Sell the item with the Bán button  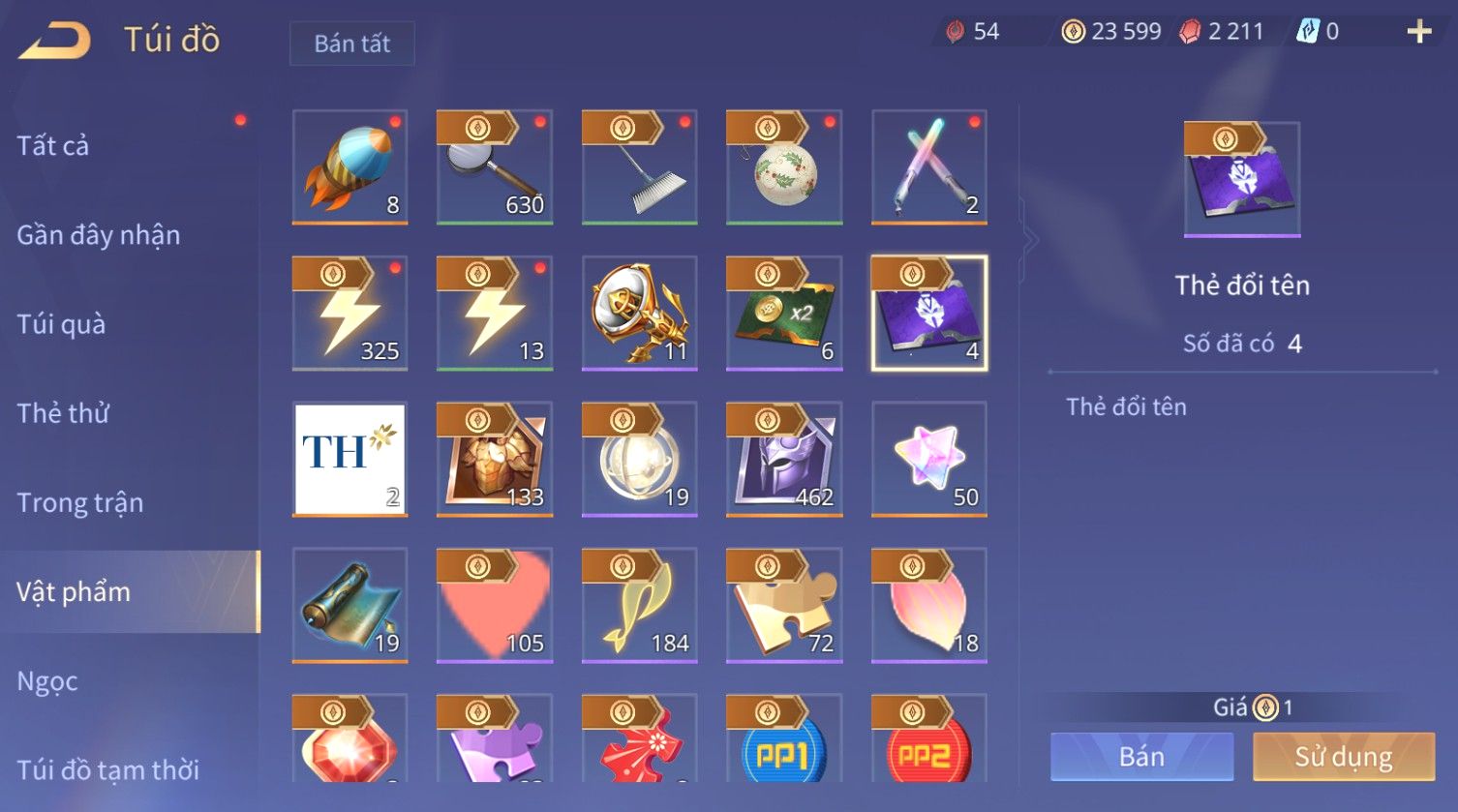point(1141,757)
